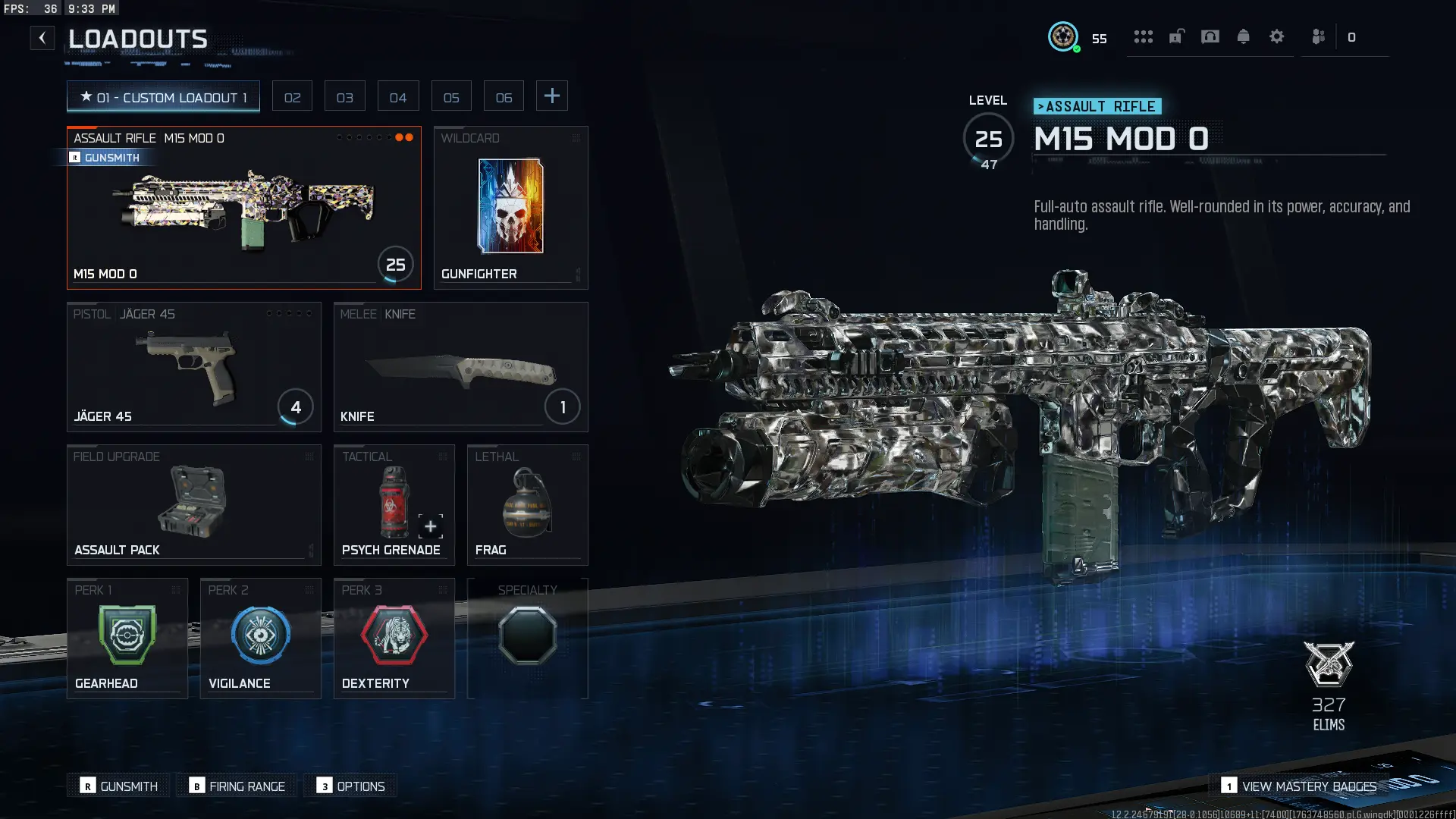Open the app grid menu icon
This screenshot has width=1456, height=819.
pos(1144,36)
